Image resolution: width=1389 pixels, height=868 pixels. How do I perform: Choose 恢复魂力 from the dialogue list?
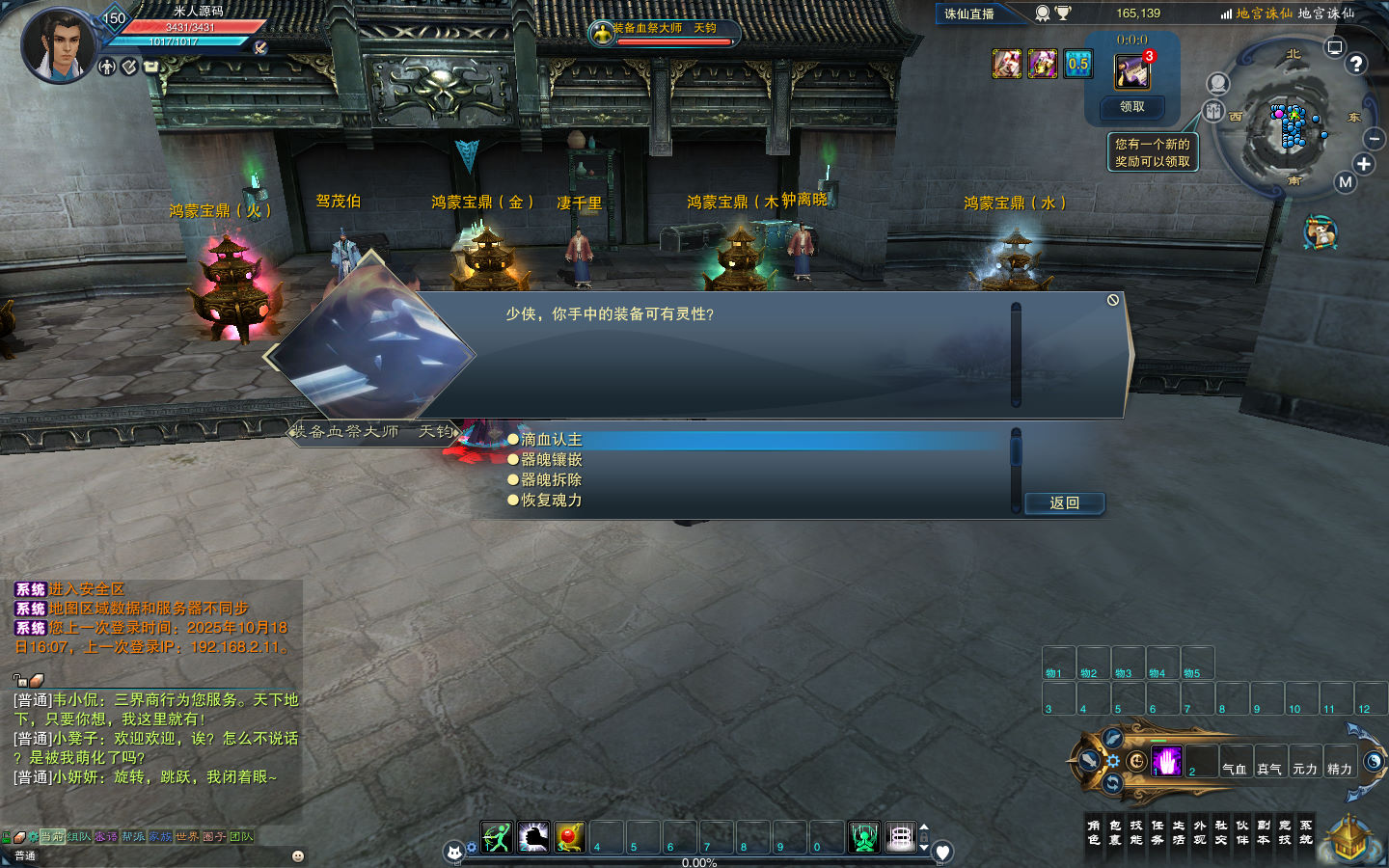coord(552,501)
